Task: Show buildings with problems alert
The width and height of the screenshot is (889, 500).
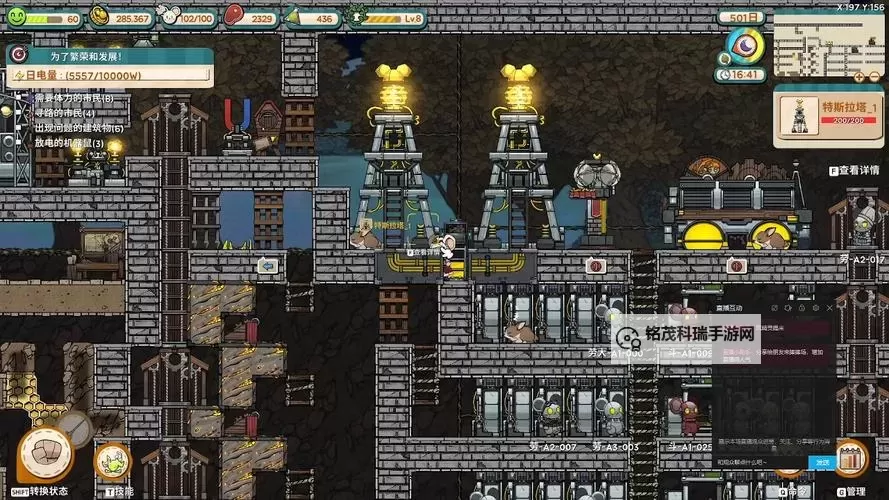Action: pos(79,128)
